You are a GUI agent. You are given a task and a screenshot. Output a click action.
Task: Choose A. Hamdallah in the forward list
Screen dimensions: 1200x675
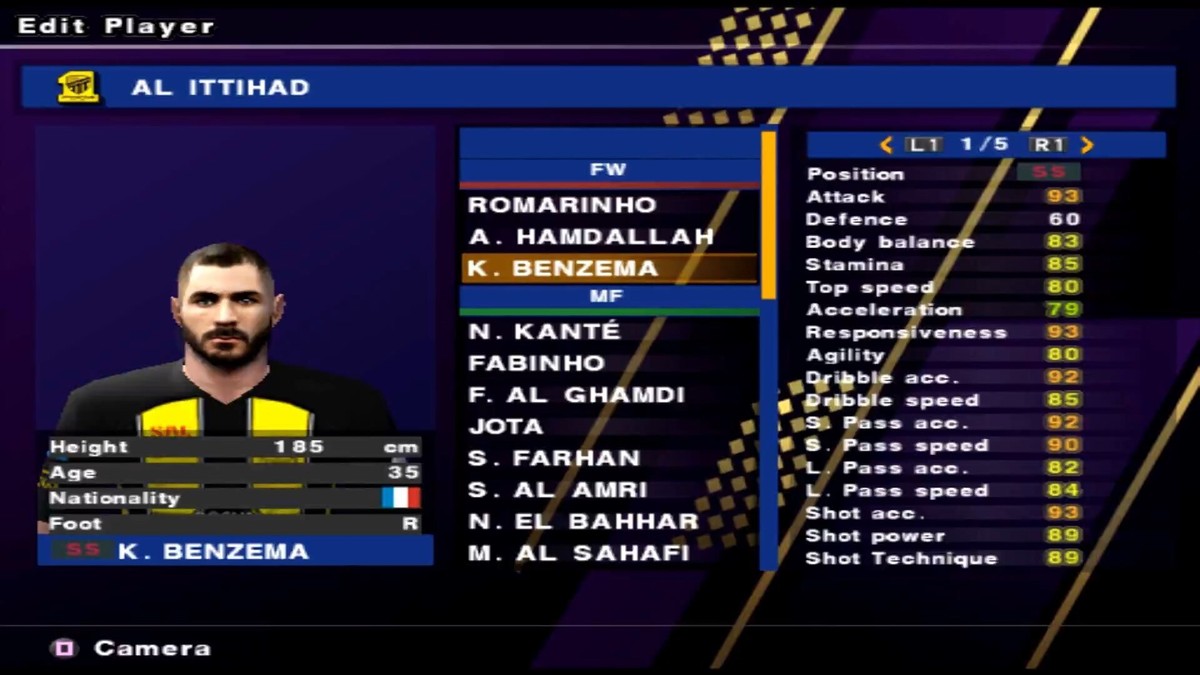click(x=591, y=237)
